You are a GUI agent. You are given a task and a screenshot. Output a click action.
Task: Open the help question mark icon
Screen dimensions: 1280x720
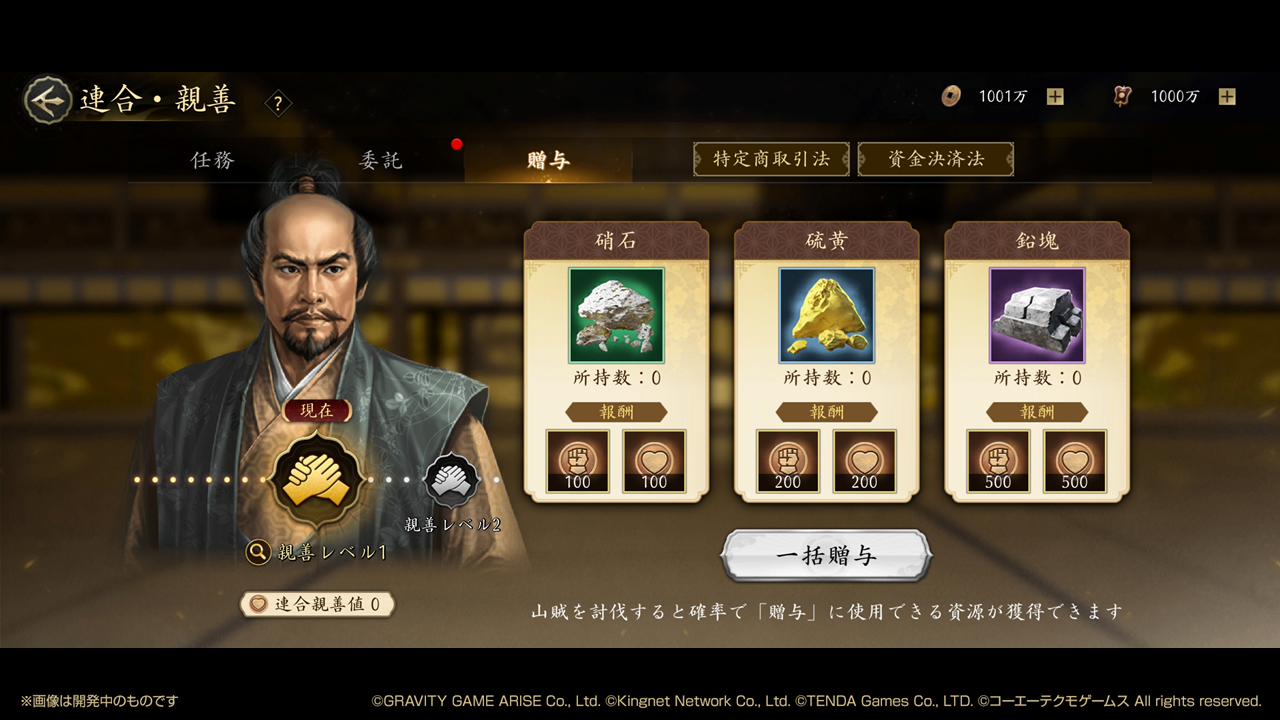[278, 103]
